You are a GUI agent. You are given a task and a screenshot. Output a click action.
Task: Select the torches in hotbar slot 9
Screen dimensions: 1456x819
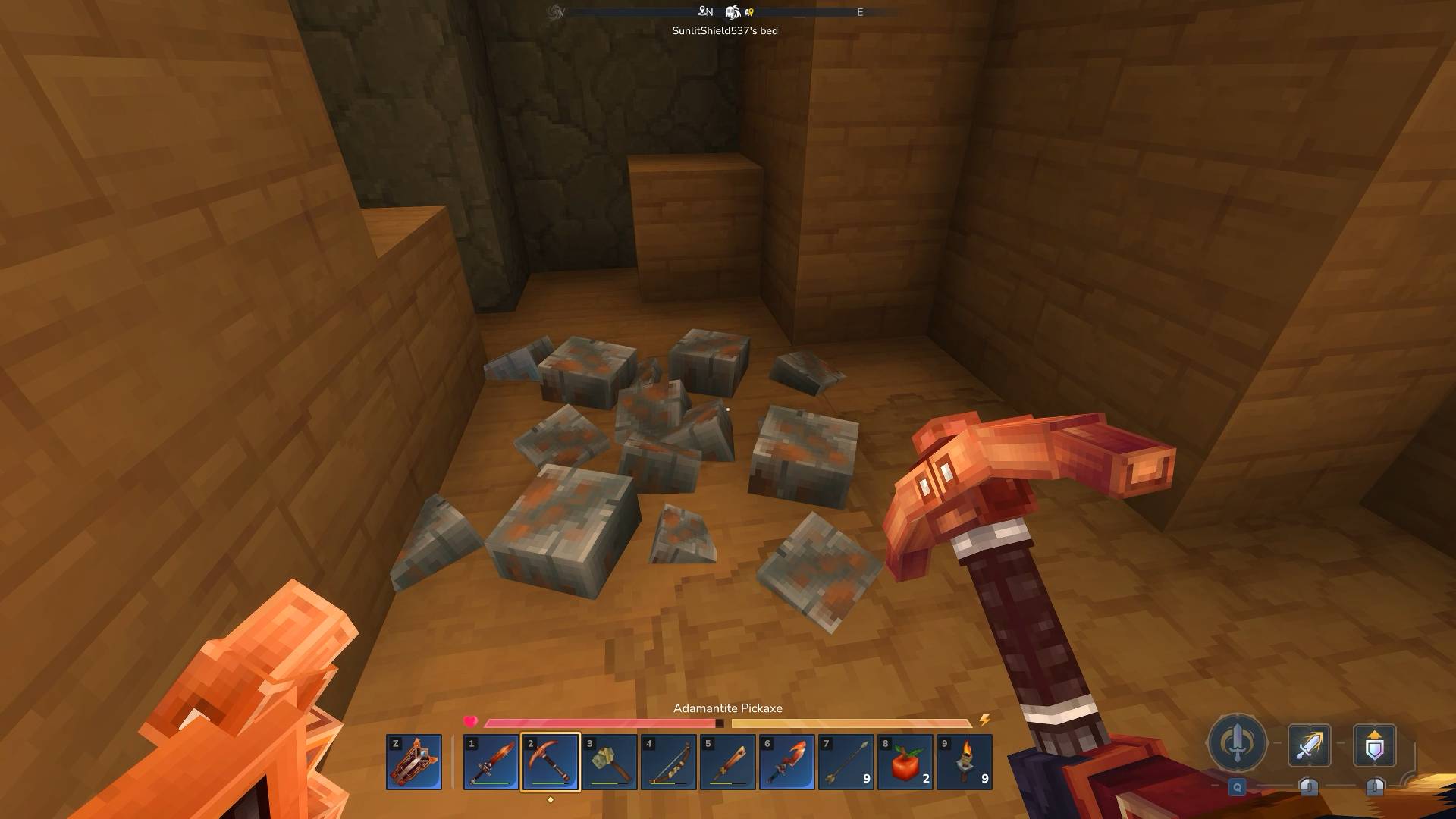[x=963, y=762]
